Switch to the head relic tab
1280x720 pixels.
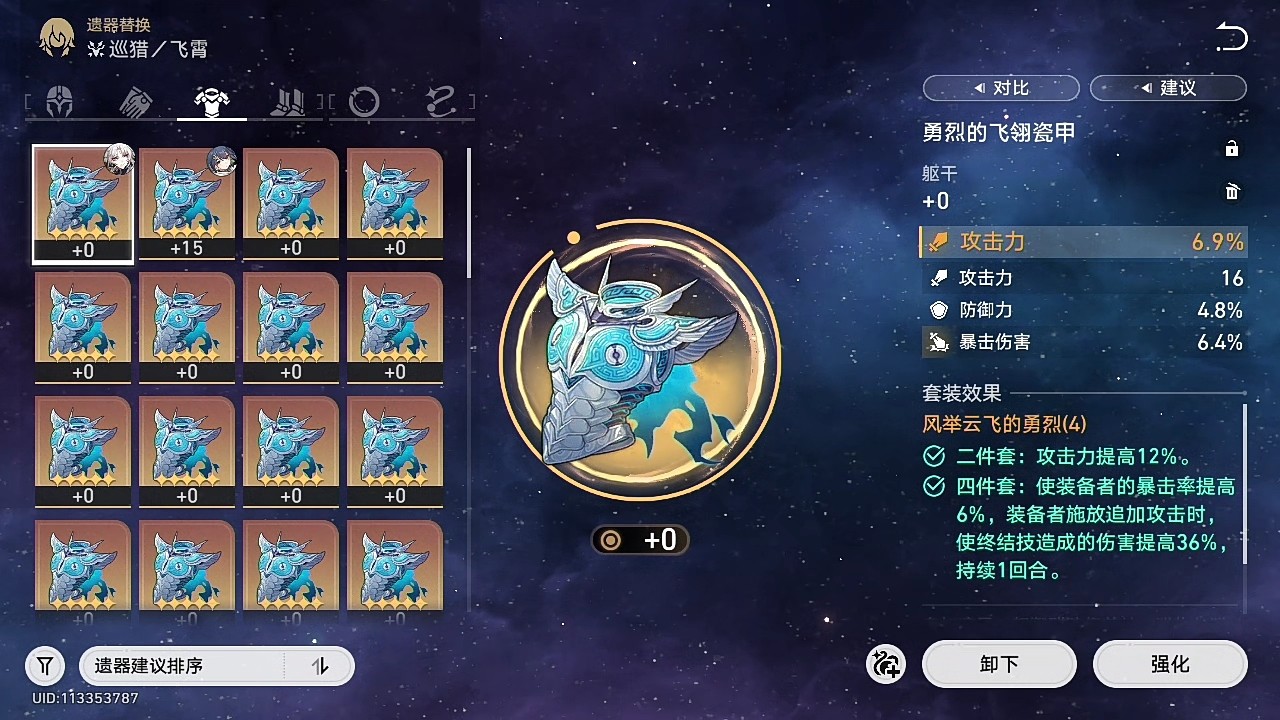[60, 101]
